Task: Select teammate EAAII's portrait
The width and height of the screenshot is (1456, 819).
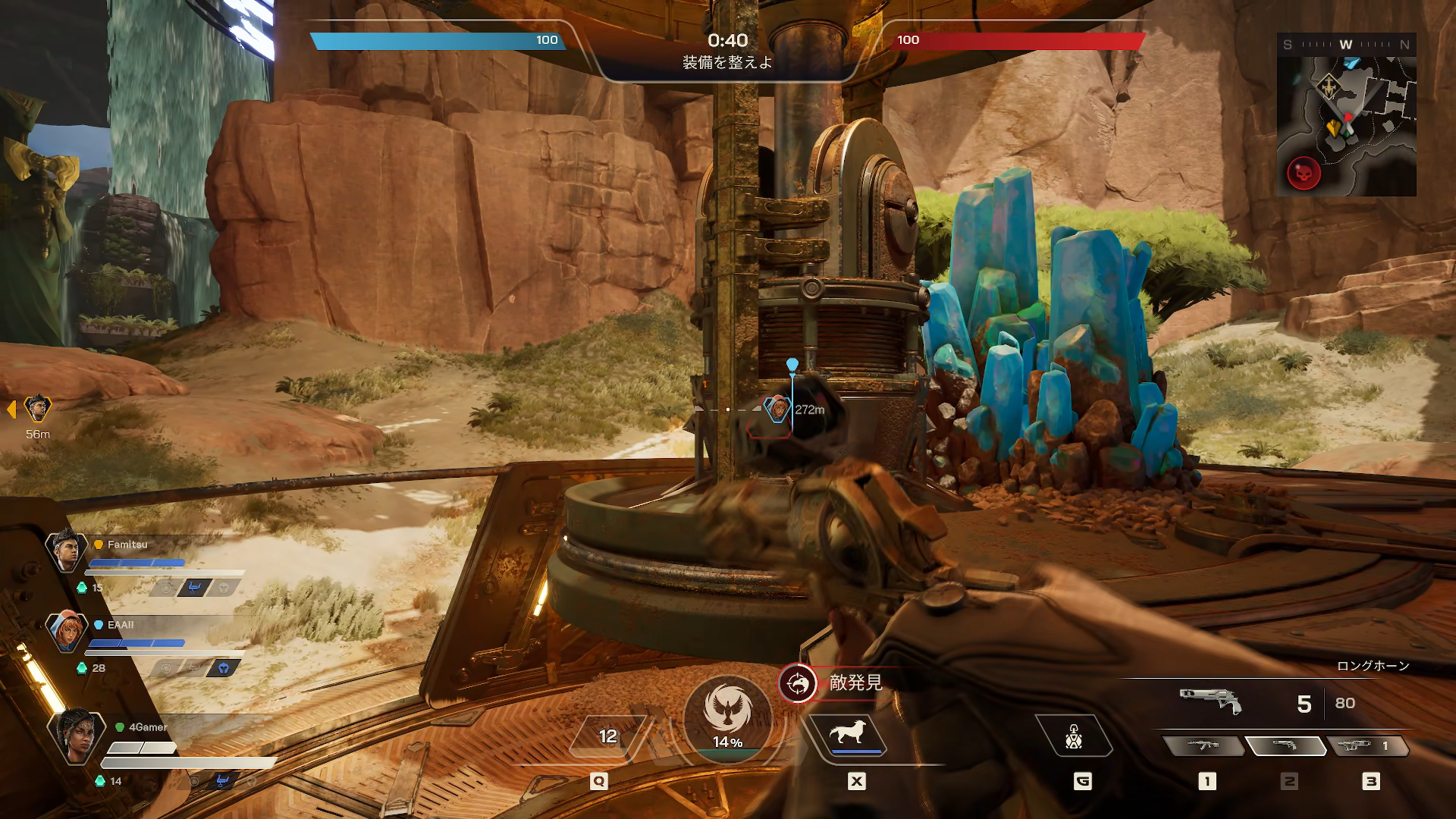Action: 67,631
